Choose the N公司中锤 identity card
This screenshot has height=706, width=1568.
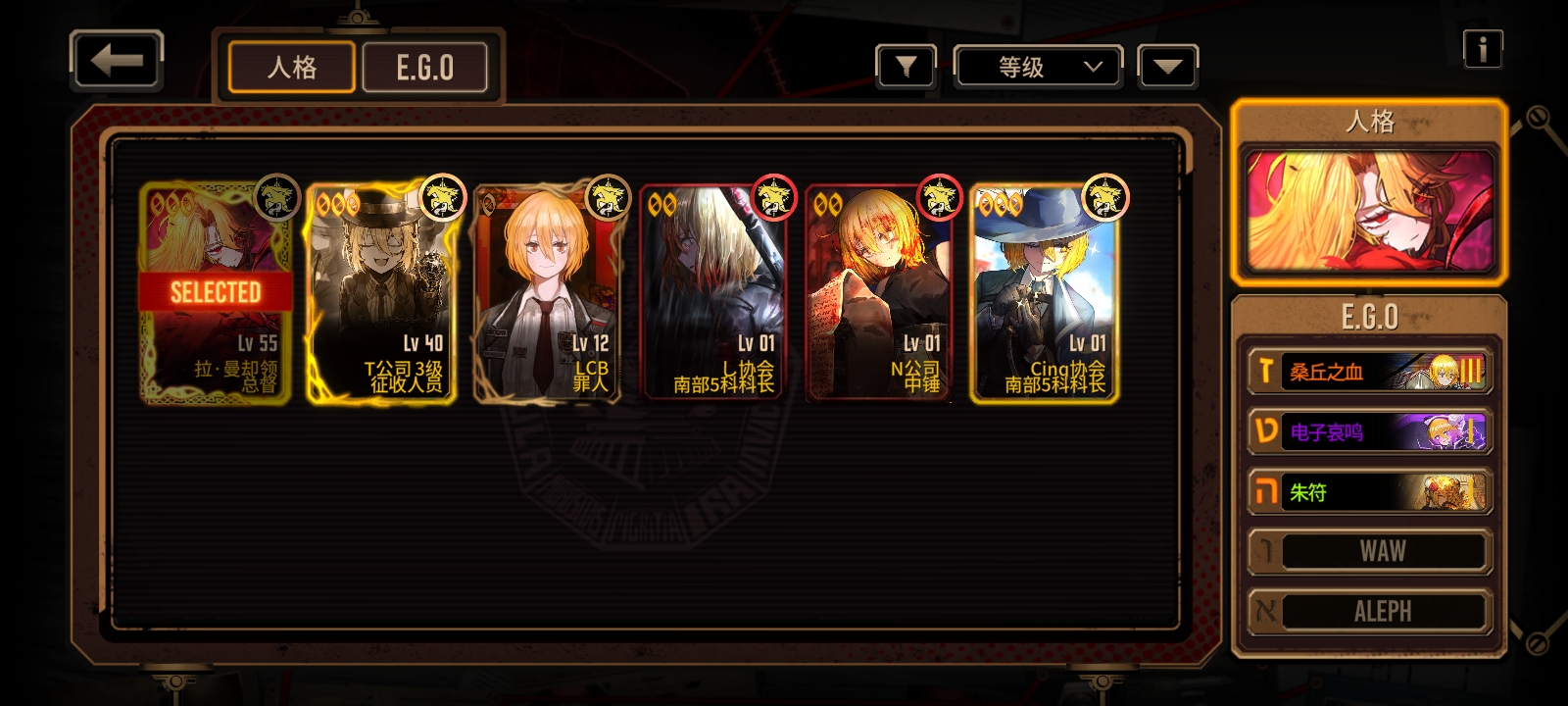[x=878, y=292]
